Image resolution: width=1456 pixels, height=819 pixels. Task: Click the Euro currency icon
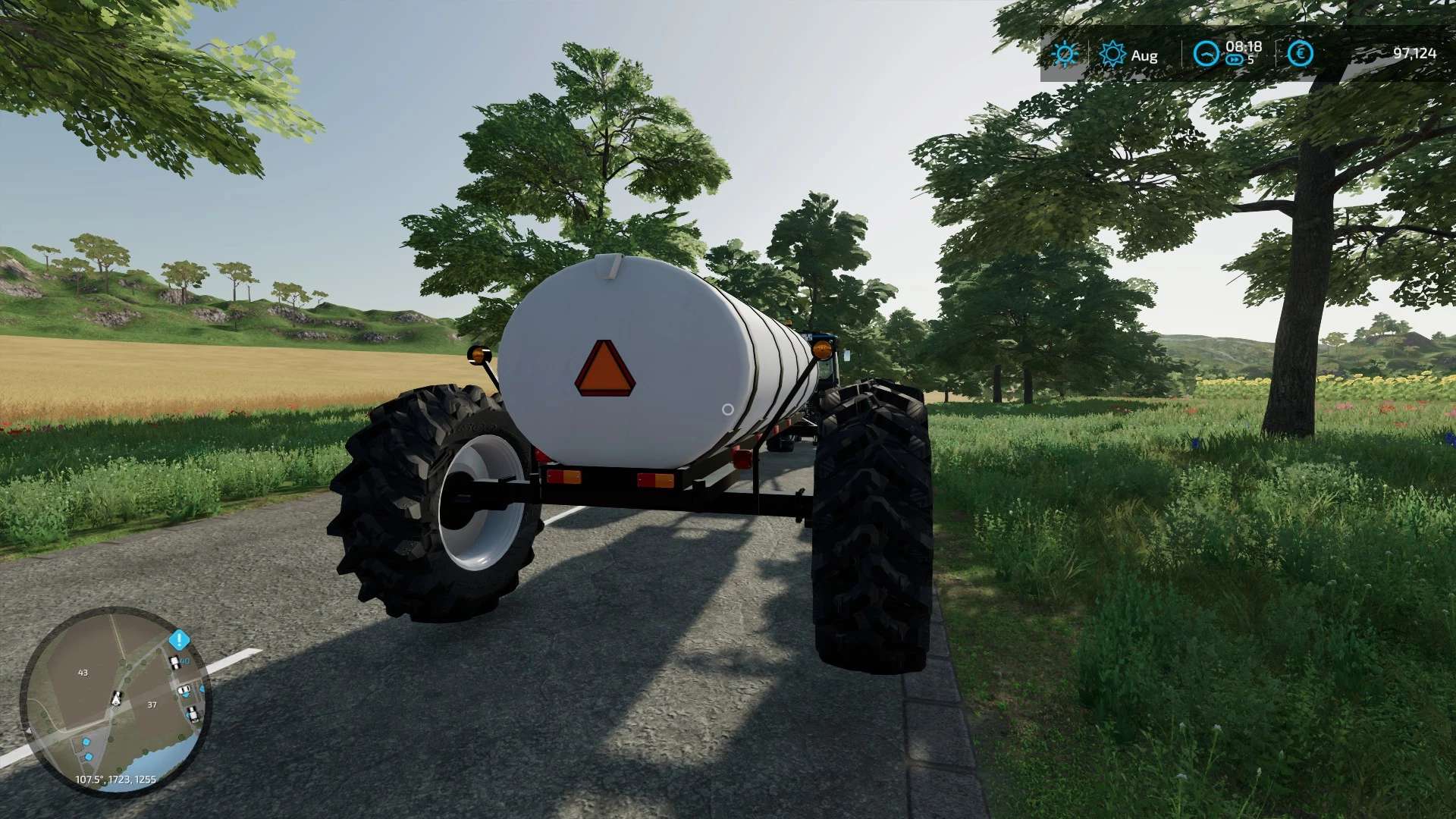click(1301, 53)
